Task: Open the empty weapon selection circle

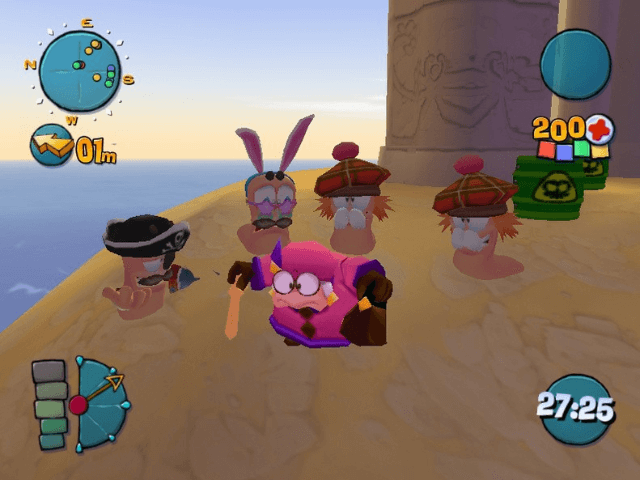Action: point(575,63)
